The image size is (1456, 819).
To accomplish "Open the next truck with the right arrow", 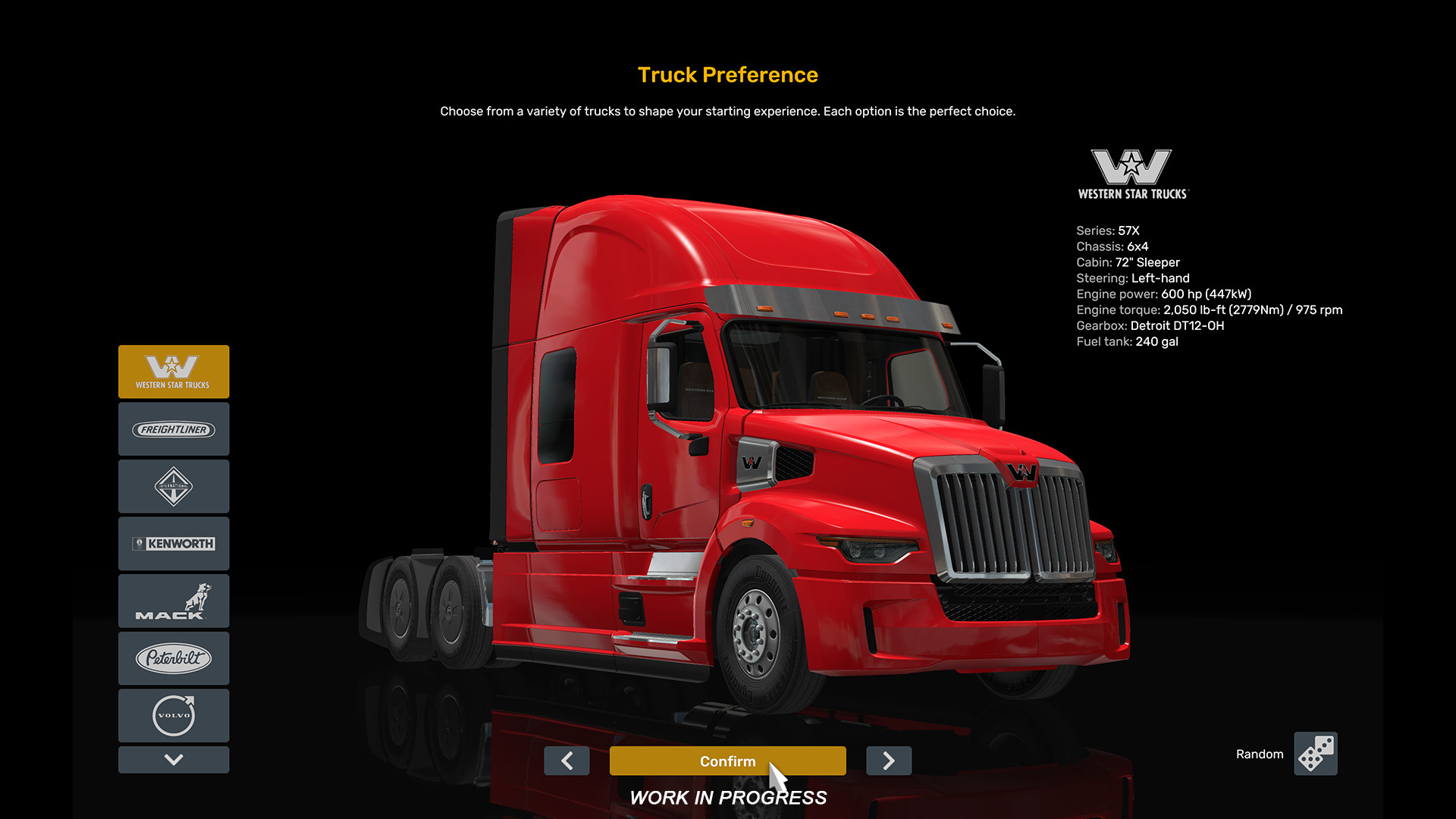I will pyautogui.click(x=888, y=761).
